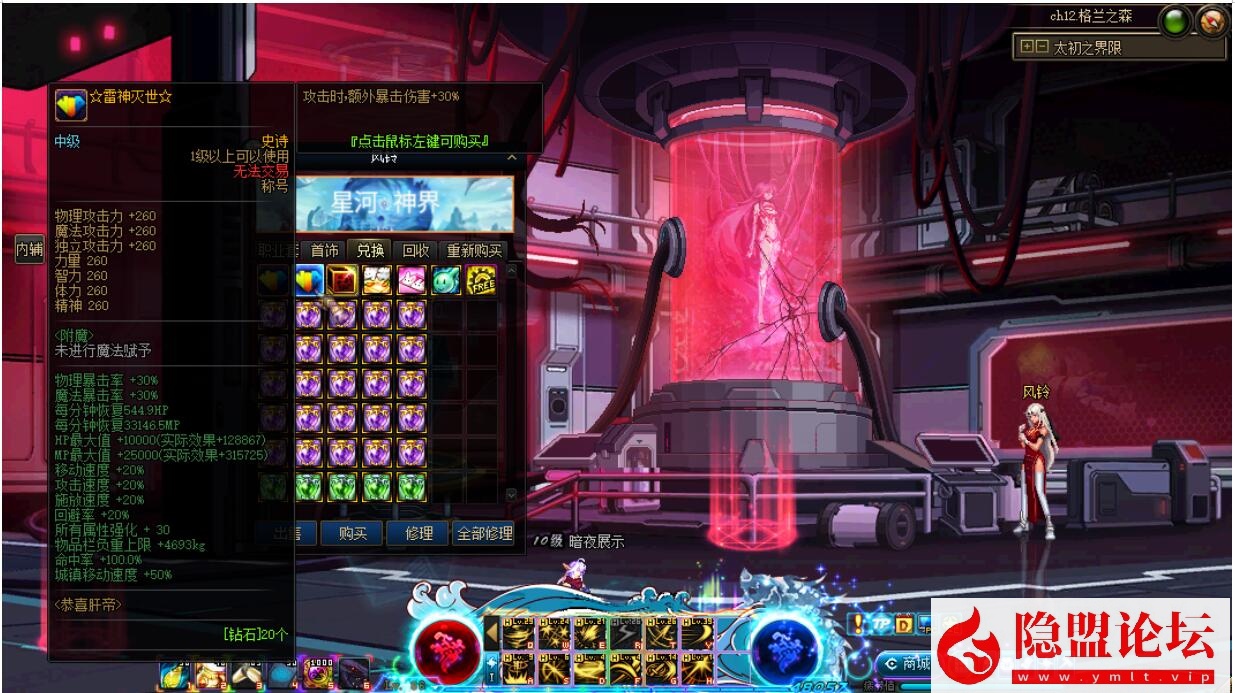Click the 修理 repair button

(417, 534)
